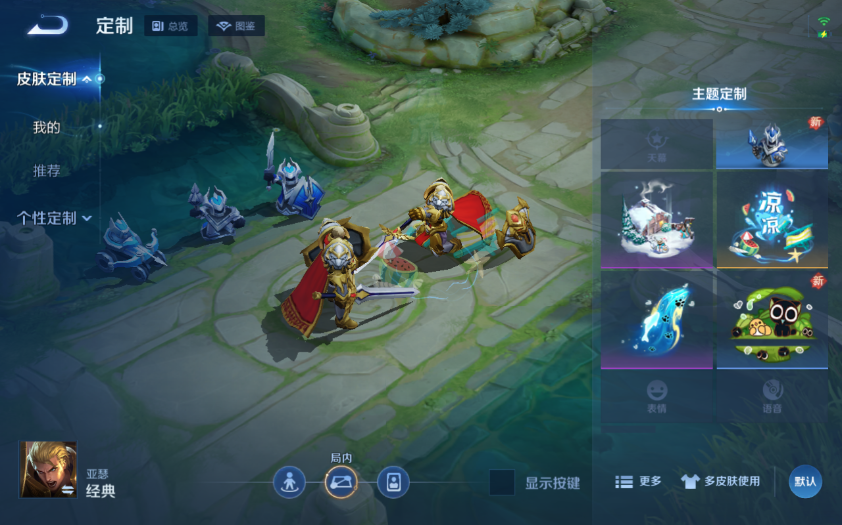This screenshot has width=842, height=525.
Task: Select 我的 in the sidebar
Action: click(x=47, y=127)
